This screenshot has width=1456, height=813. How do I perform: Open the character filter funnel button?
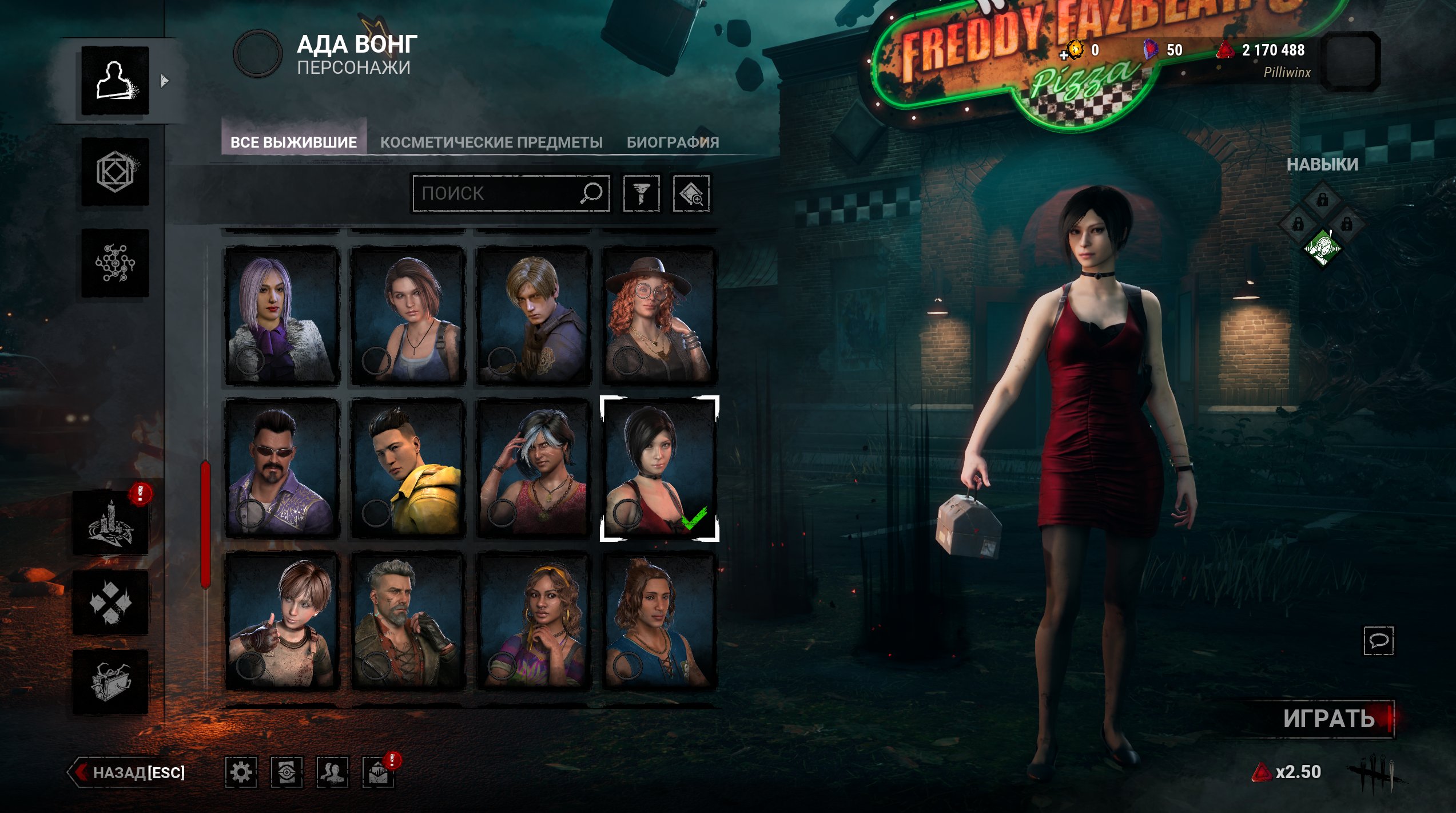click(x=641, y=193)
